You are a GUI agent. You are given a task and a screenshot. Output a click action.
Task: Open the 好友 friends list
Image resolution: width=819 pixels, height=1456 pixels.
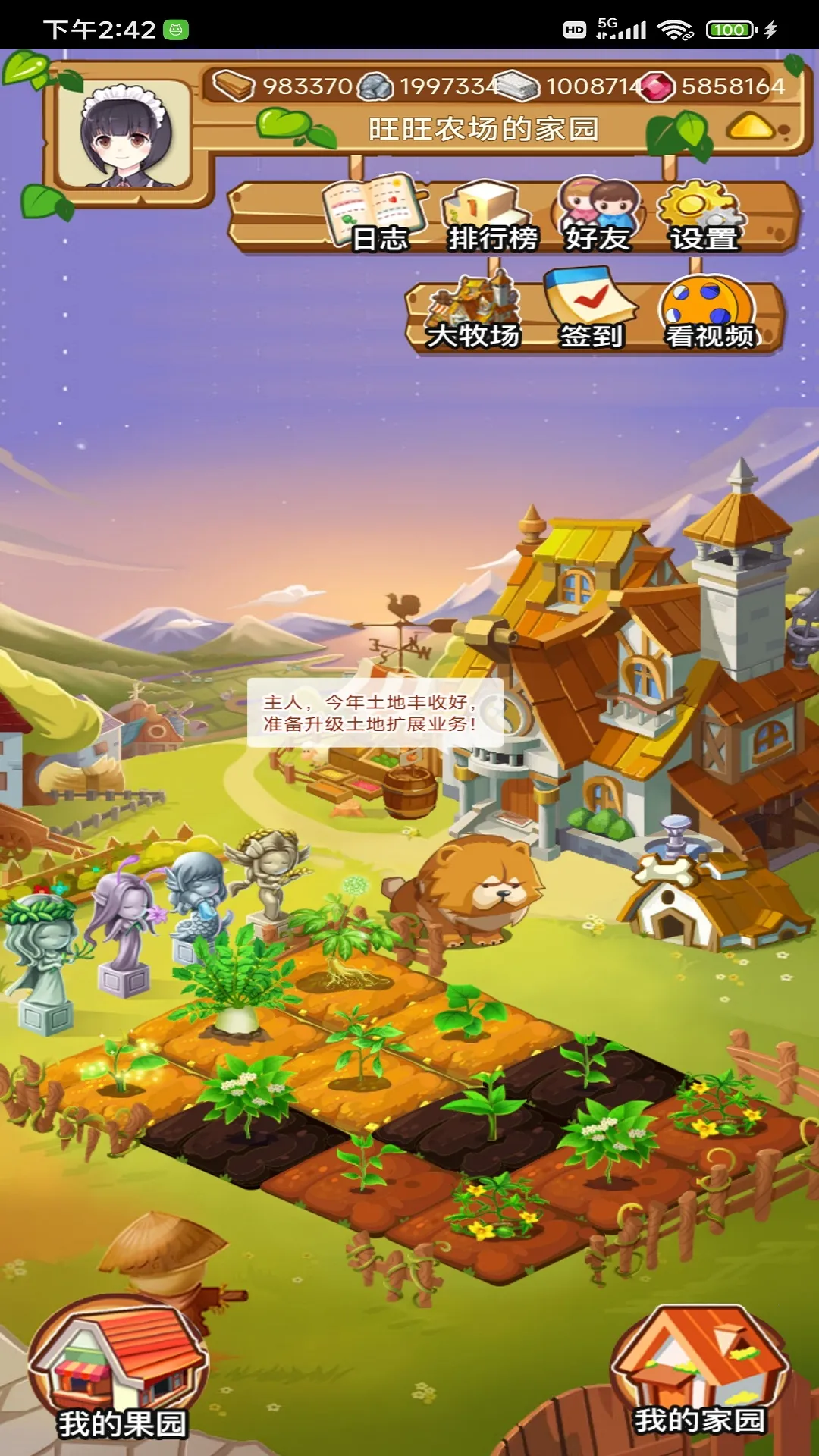(598, 215)
